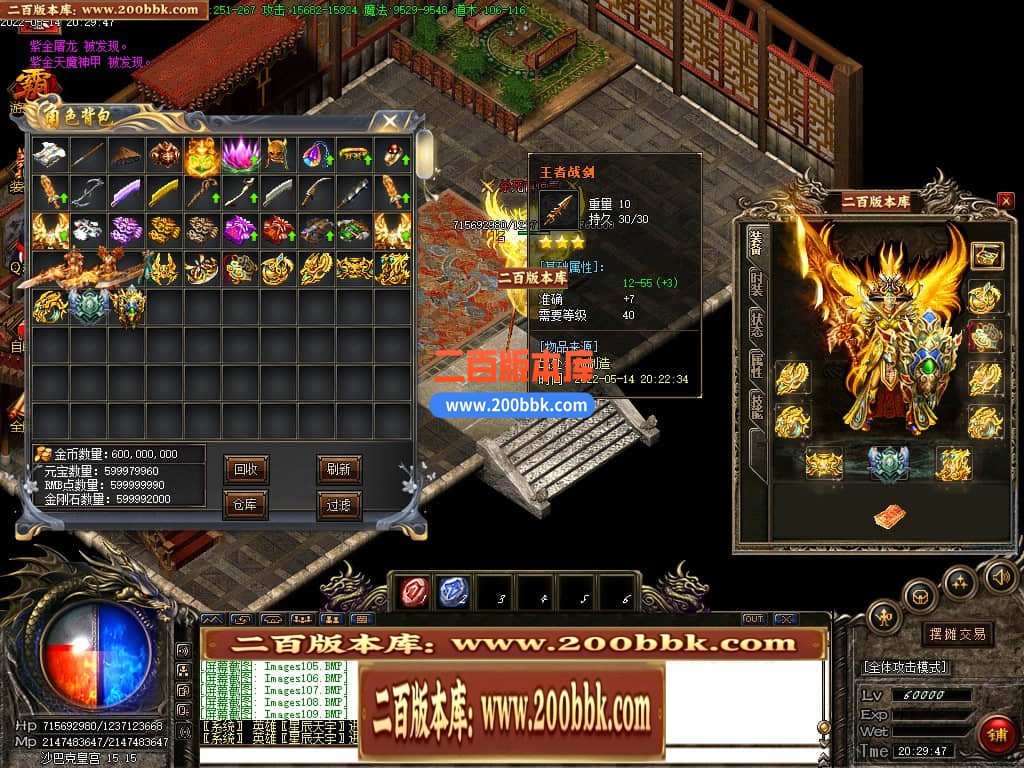Select the green gem medal equipment slot
The image size is (1024, 768).
(x=887, y=462)
